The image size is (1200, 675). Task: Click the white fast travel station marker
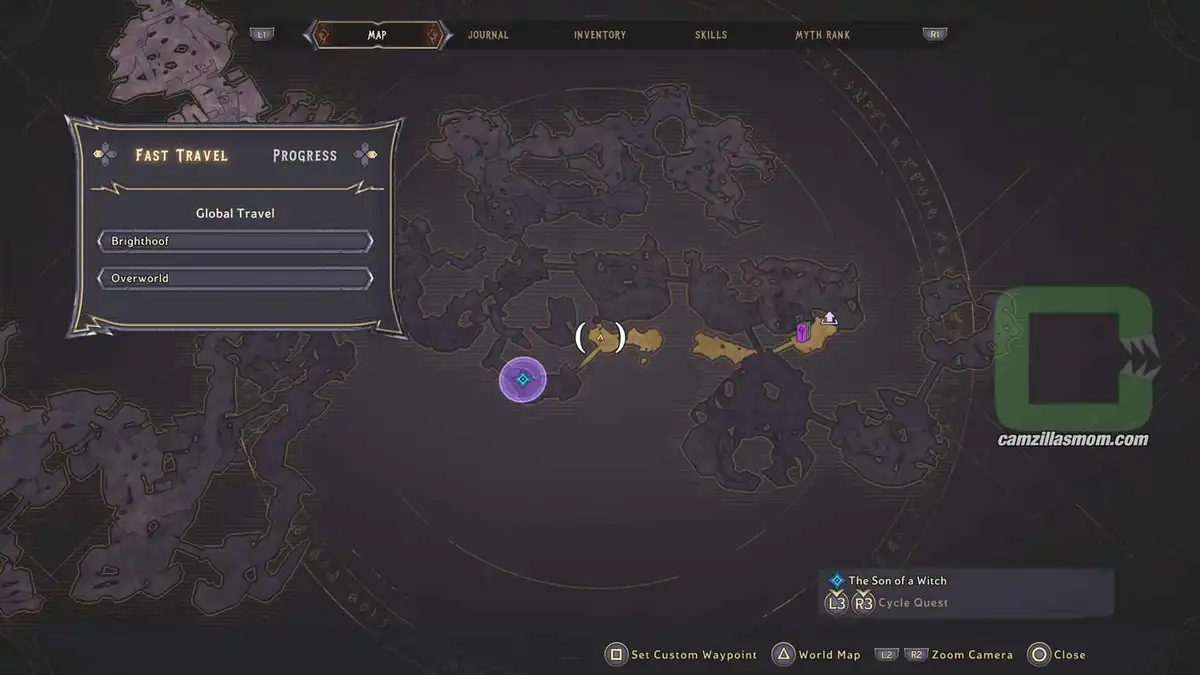829,318
